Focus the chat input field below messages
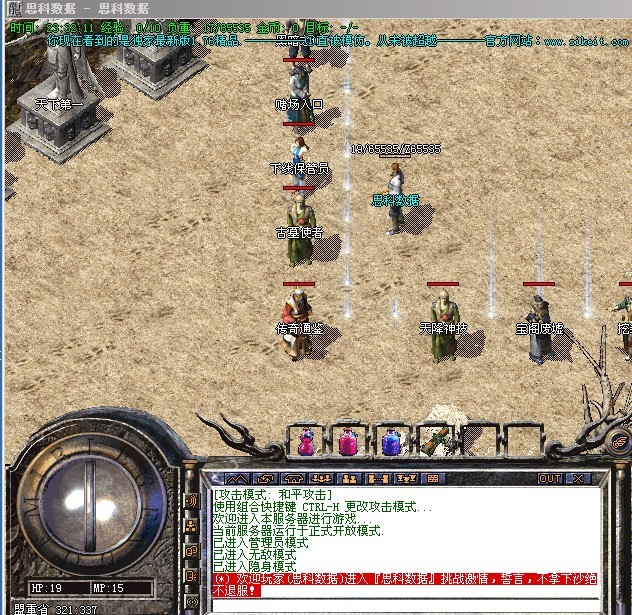The image size is (632, 615). 400,606
